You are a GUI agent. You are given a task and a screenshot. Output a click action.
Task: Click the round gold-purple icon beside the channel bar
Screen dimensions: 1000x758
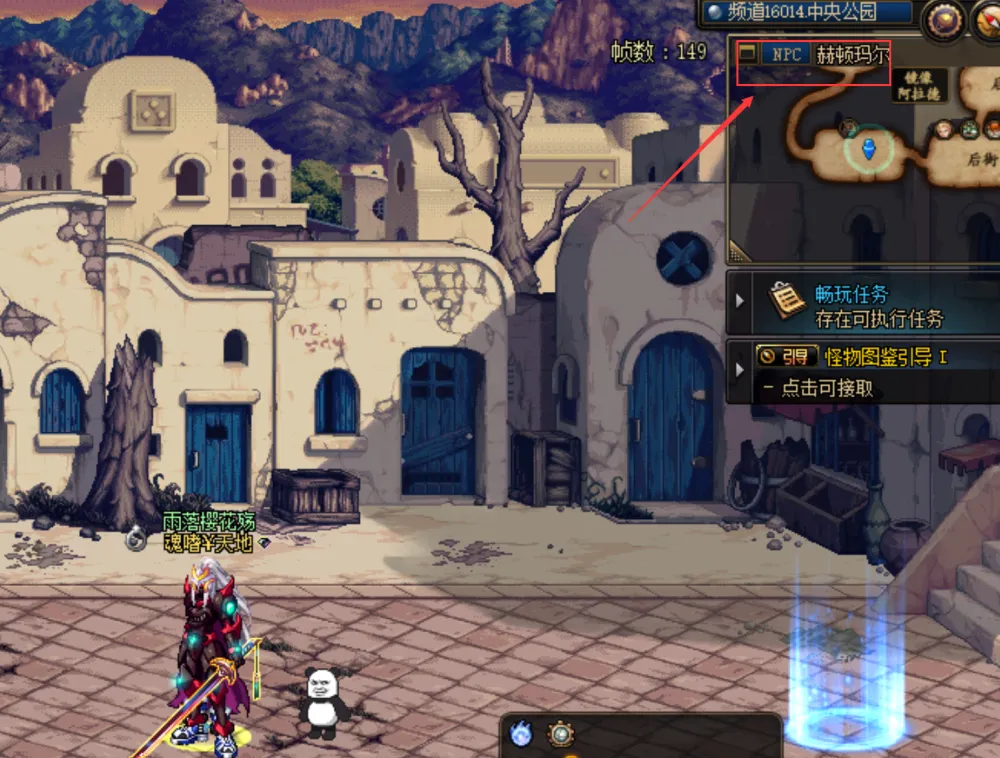[x=943, y=20]
